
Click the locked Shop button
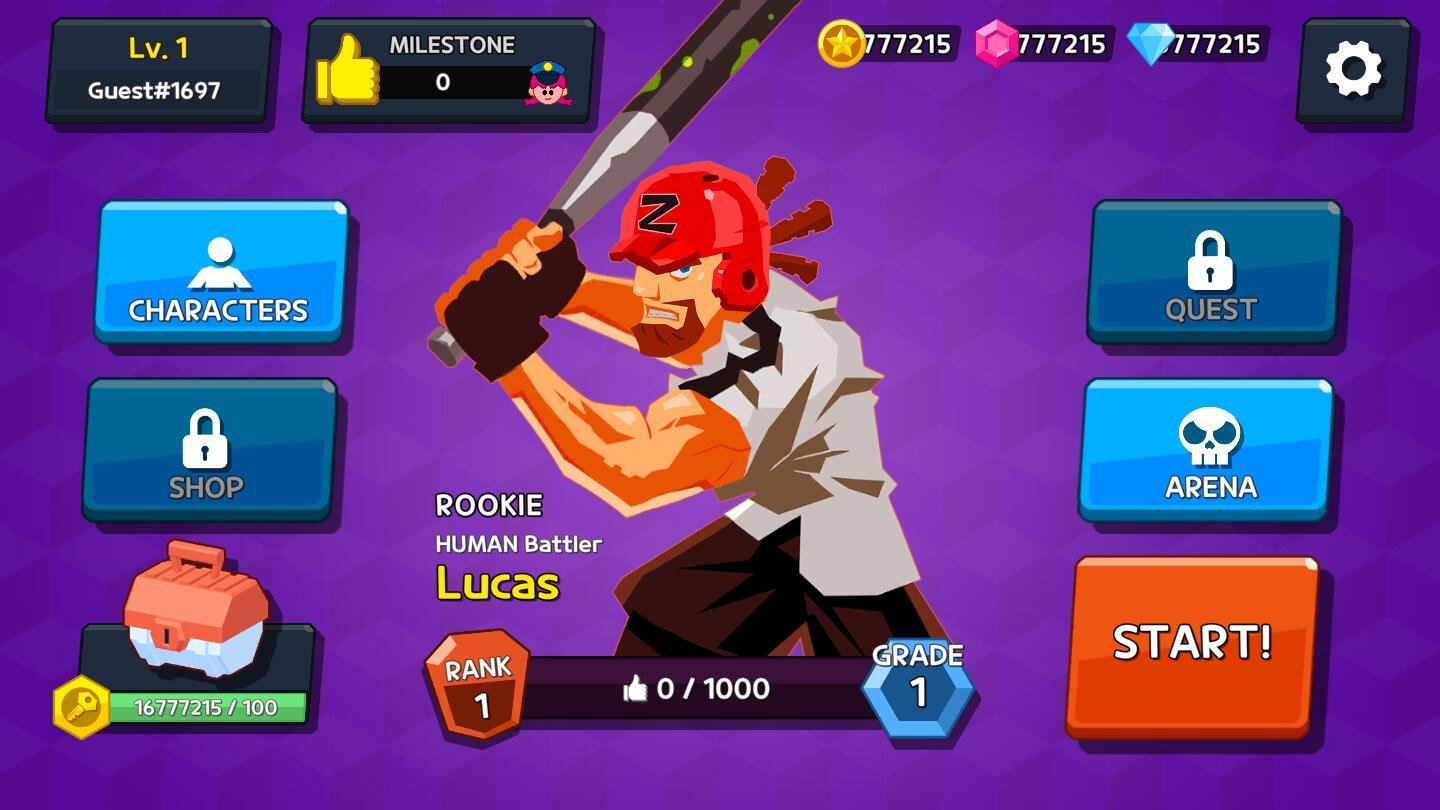coord(209,450)
